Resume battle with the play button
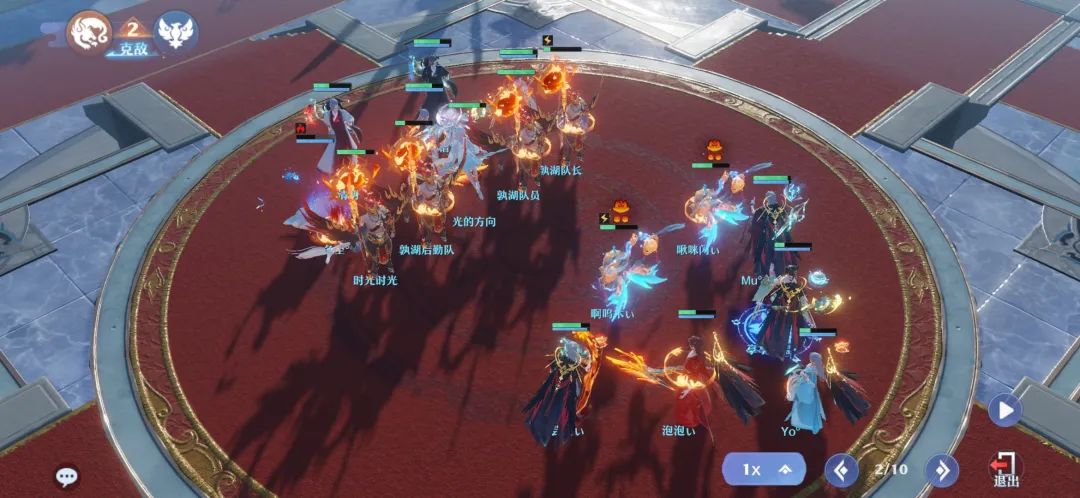Viewport: 1080px width, 498px height. [1004, 409]
